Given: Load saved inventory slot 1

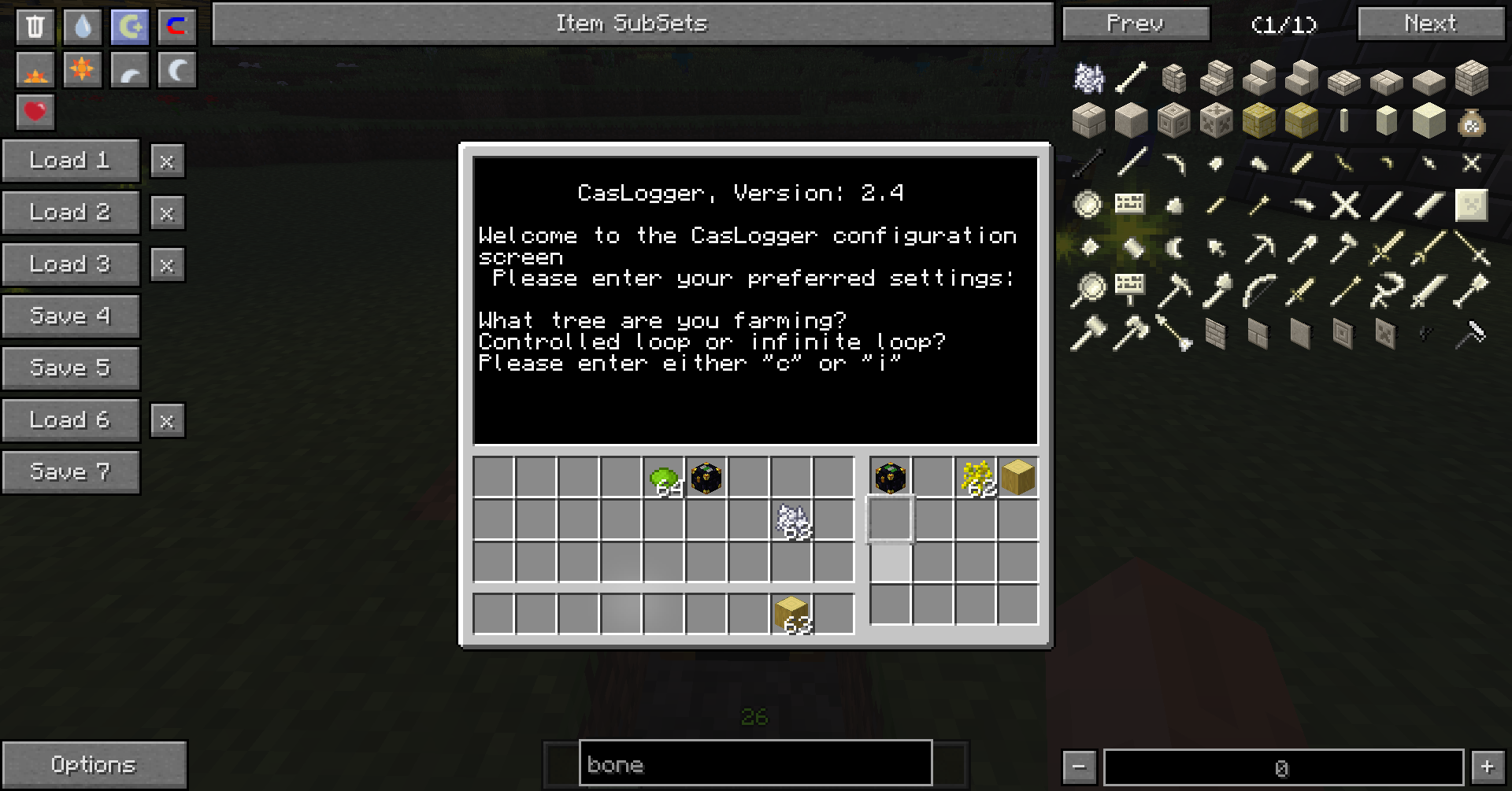Looking at the screenshot, I should (70, 161).
